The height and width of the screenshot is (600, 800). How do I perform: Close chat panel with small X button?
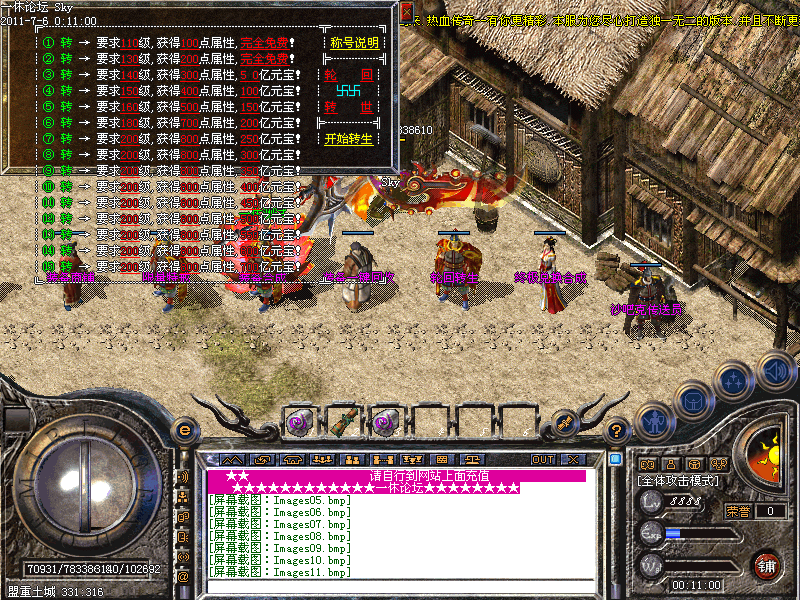573,459
